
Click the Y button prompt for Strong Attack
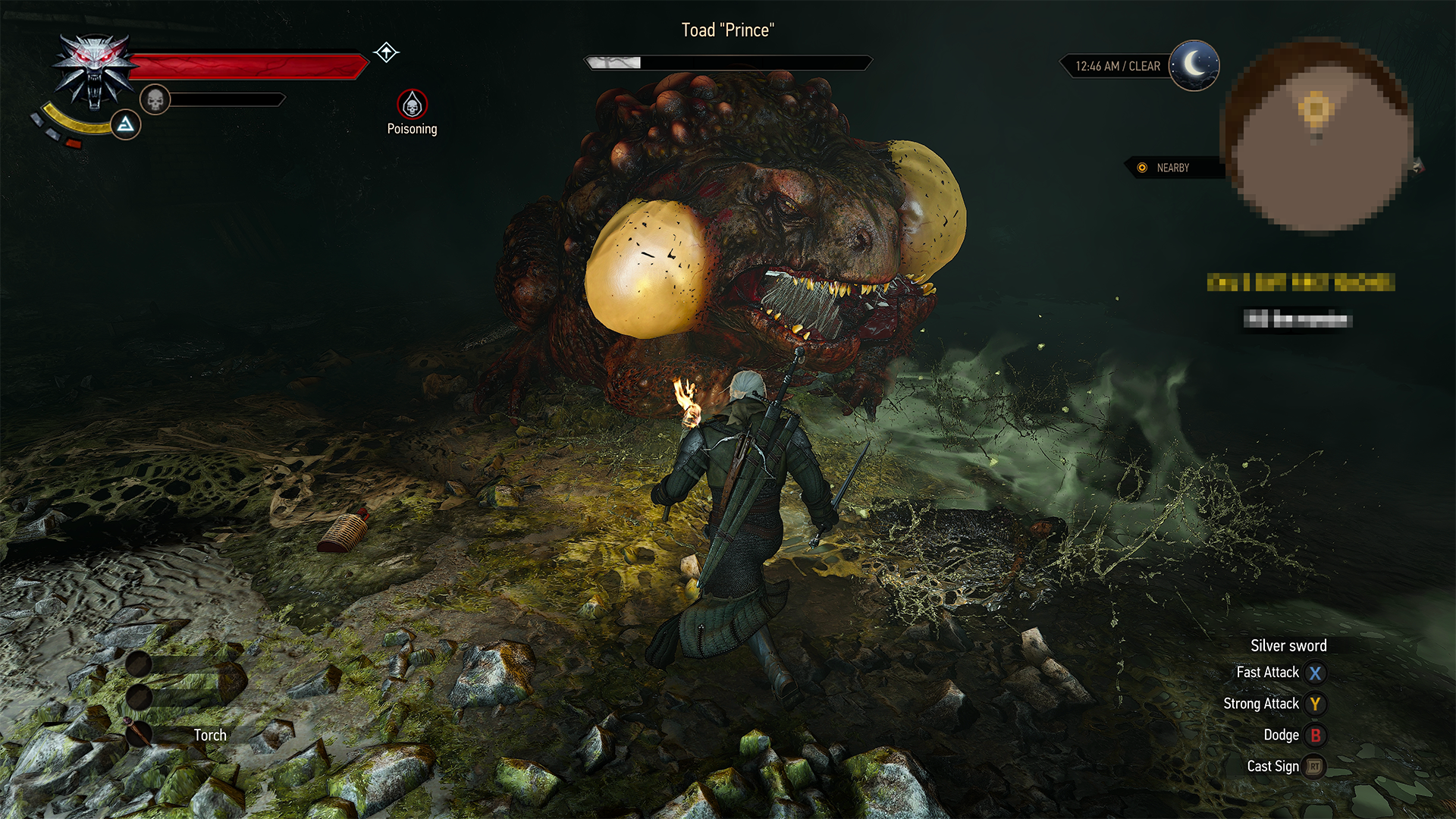(1316, 704)
